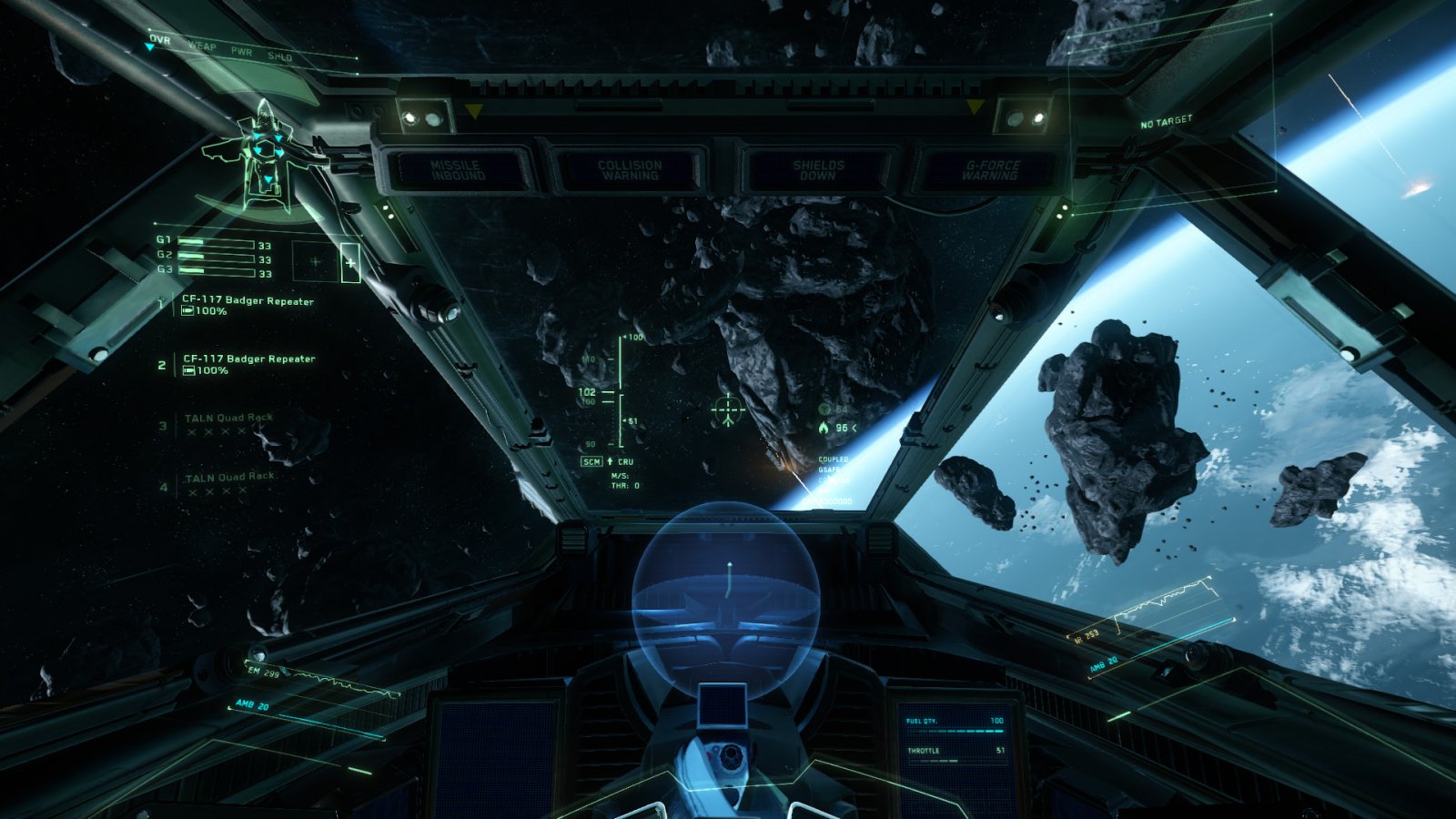
Task: Switch to the OVR HUD tab
Action: click(x=160, y=40)
